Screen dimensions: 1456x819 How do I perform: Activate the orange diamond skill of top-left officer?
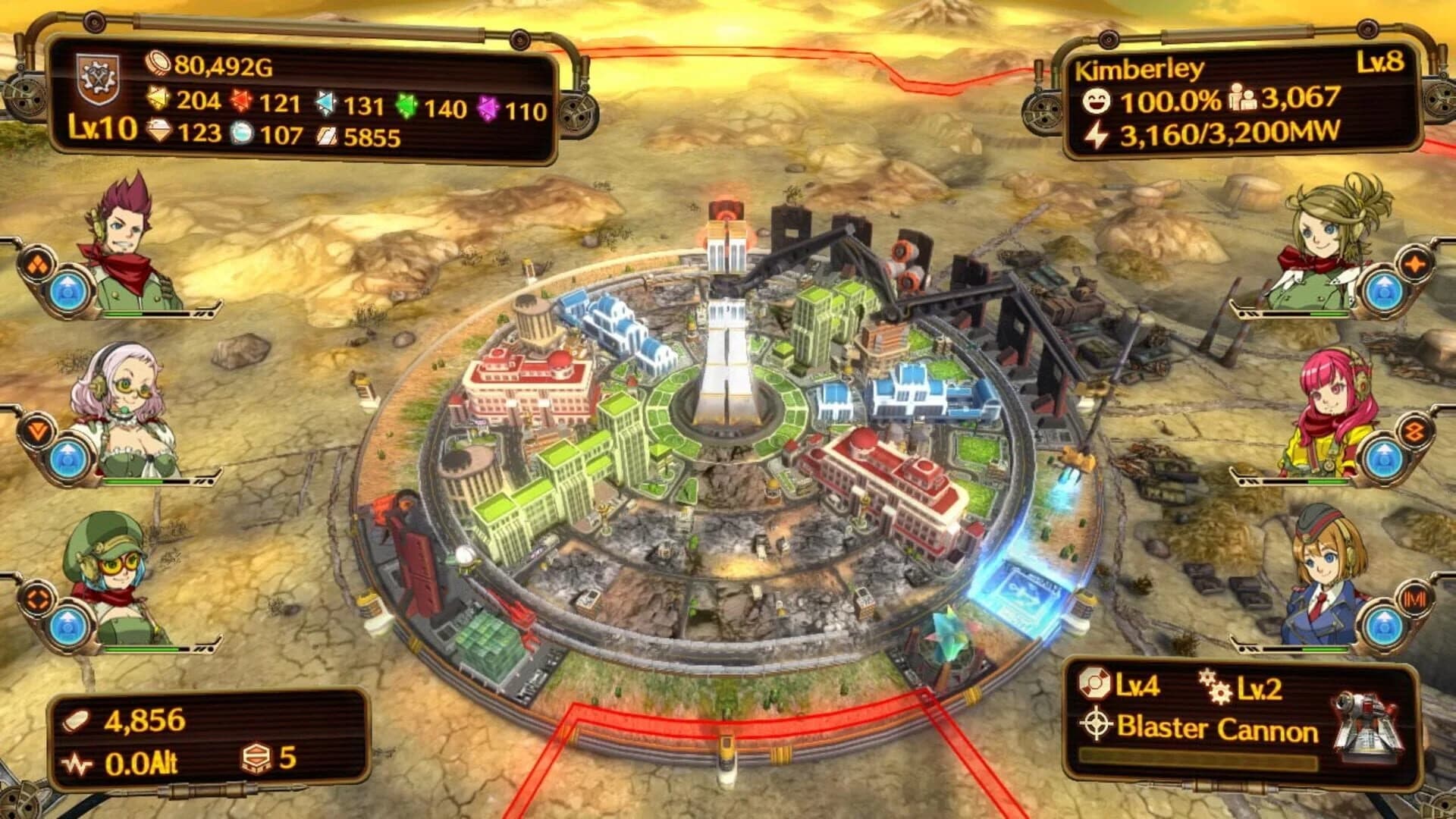[x=38, y=265]
